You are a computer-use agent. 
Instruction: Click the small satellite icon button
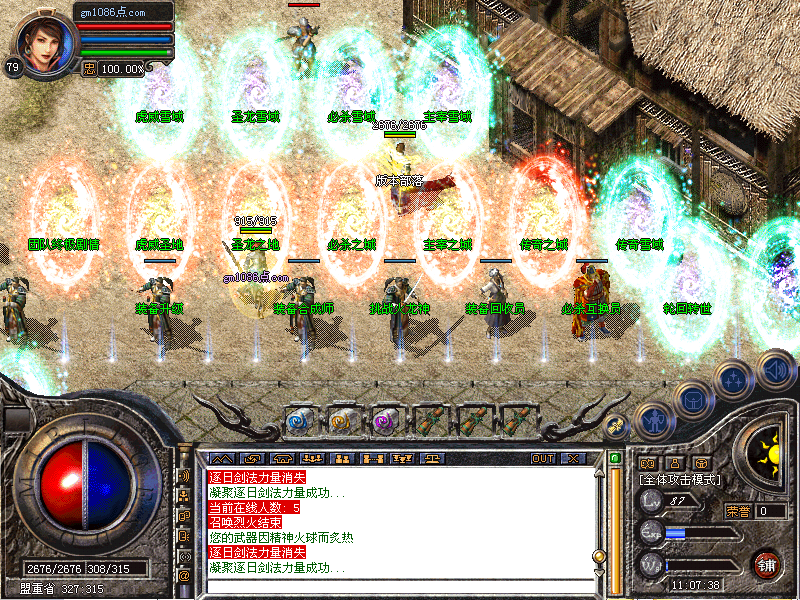[618, 425]
